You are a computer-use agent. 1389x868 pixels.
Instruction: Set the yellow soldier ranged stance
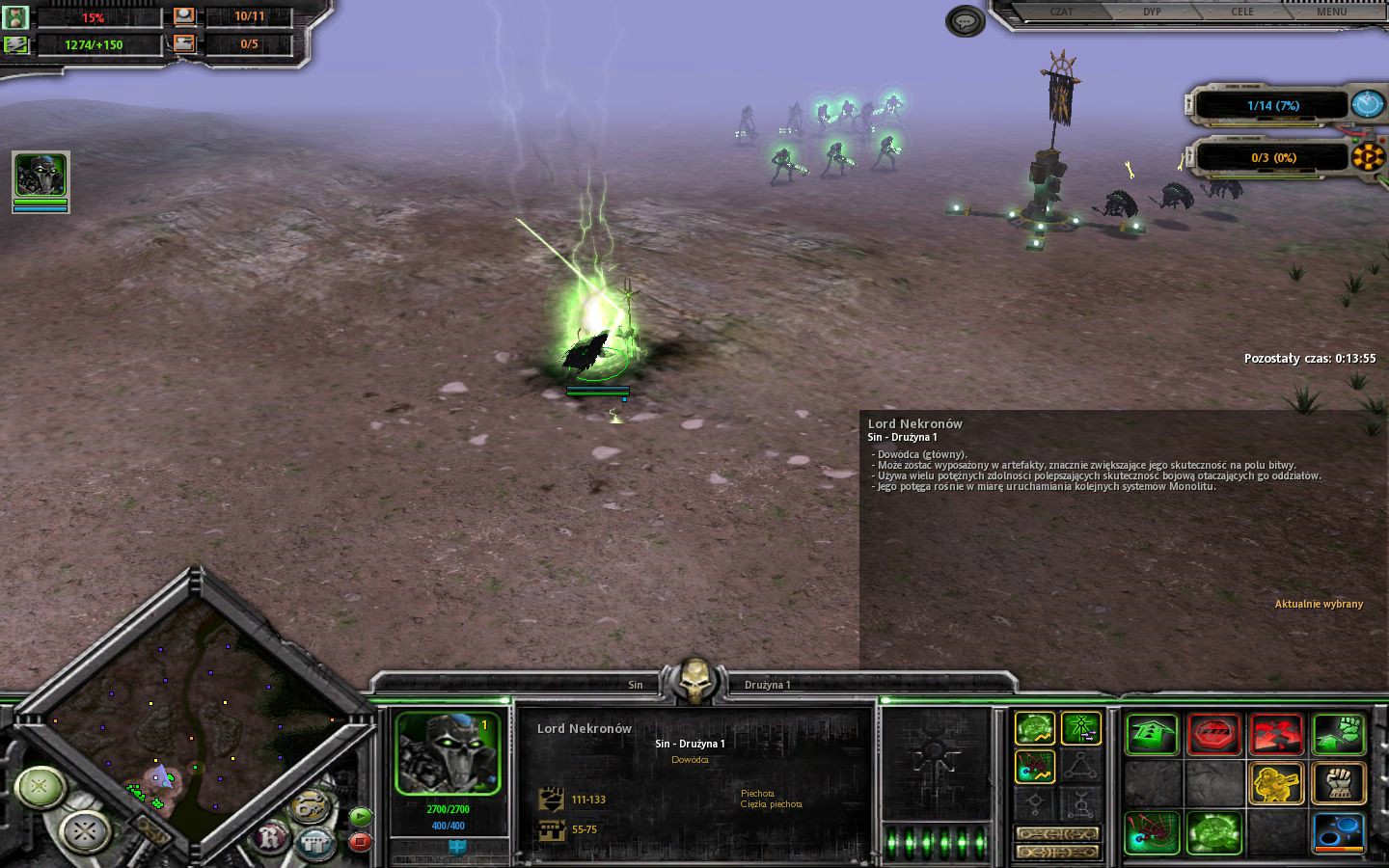coord(1276,783)
